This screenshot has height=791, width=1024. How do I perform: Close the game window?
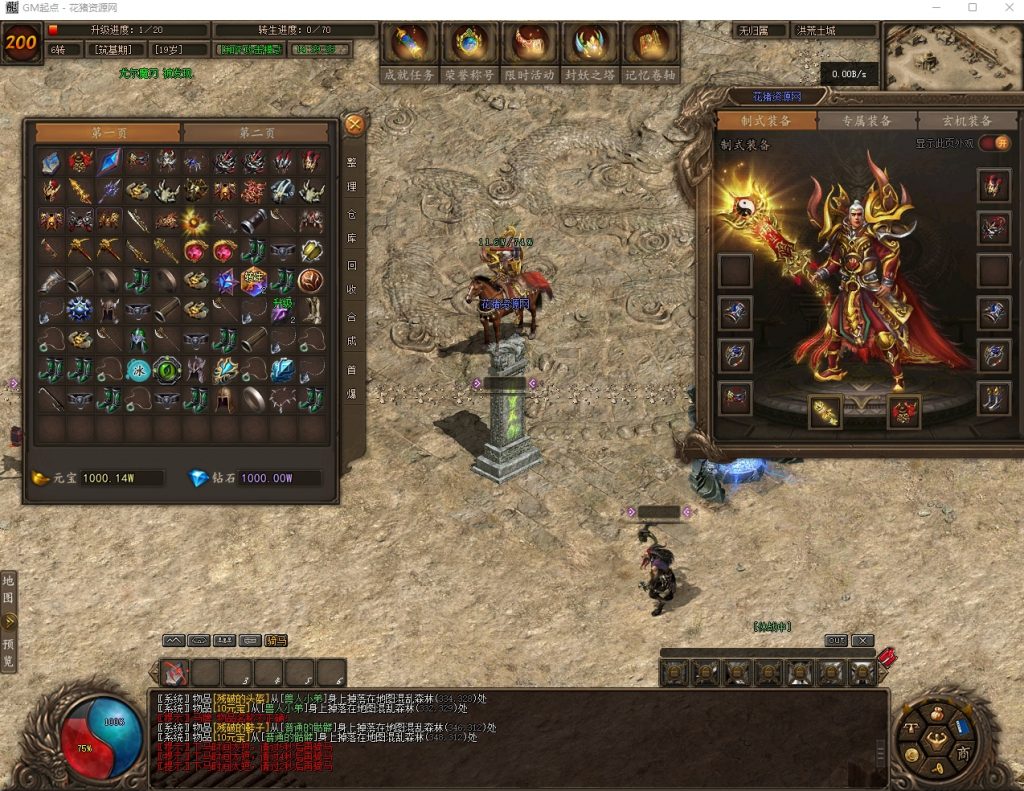(x=1005, y=8)
